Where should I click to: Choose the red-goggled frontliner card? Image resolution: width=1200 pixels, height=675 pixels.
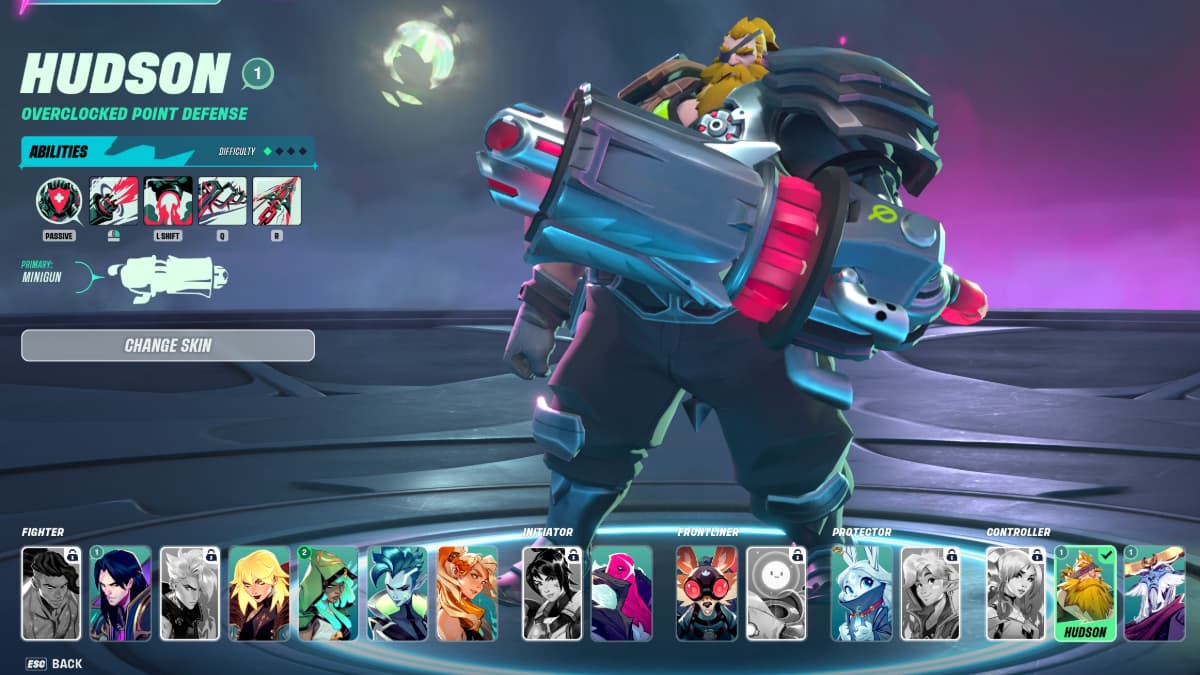click(x=706, y=593)
